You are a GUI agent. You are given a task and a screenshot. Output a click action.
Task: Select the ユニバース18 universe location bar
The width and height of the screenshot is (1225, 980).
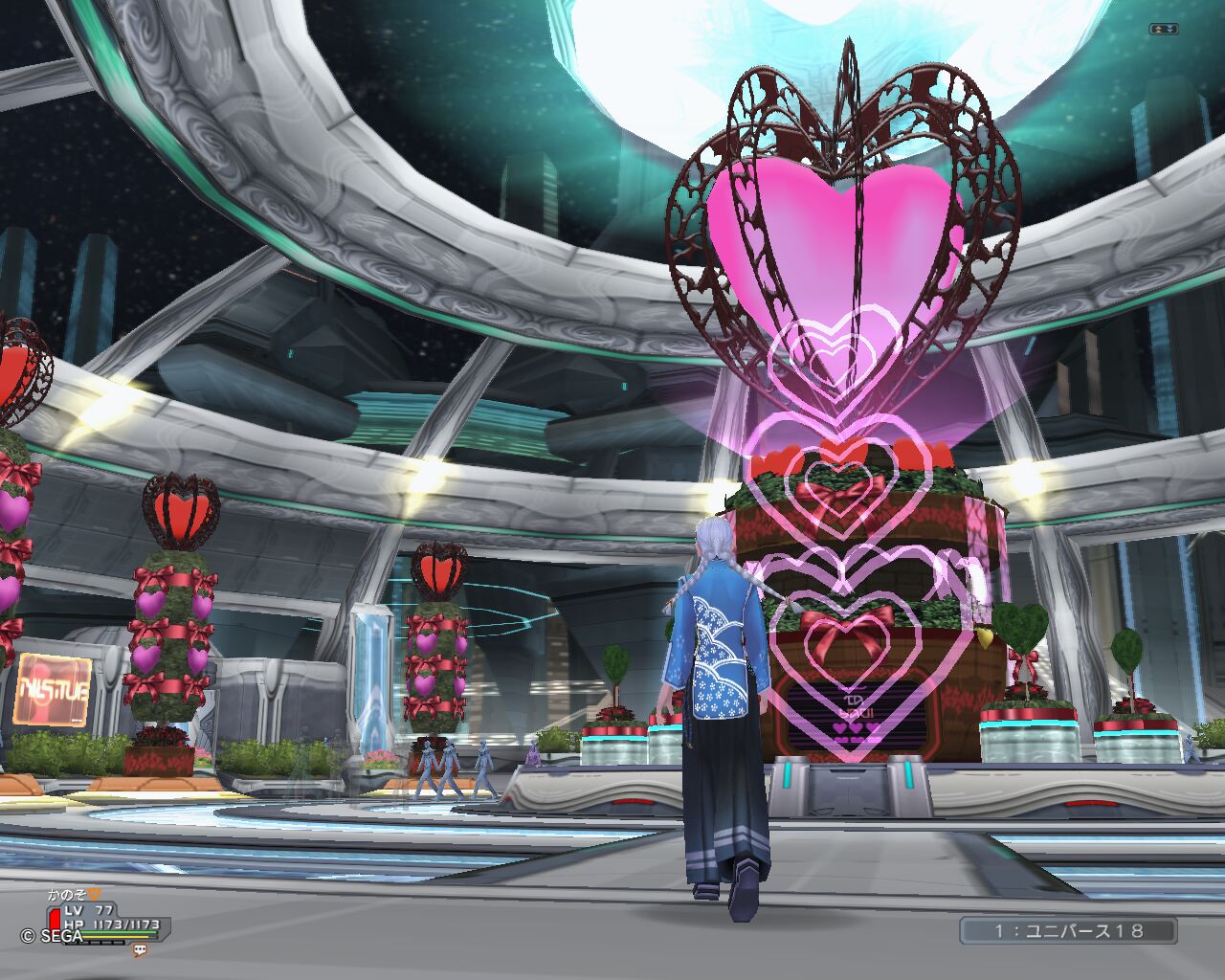(x=1068, y=930)
